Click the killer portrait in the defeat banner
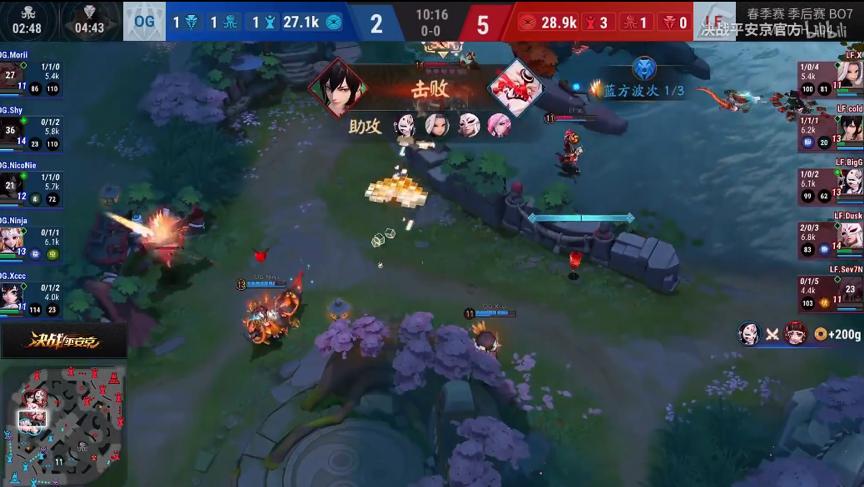 (x=337, y=88)
